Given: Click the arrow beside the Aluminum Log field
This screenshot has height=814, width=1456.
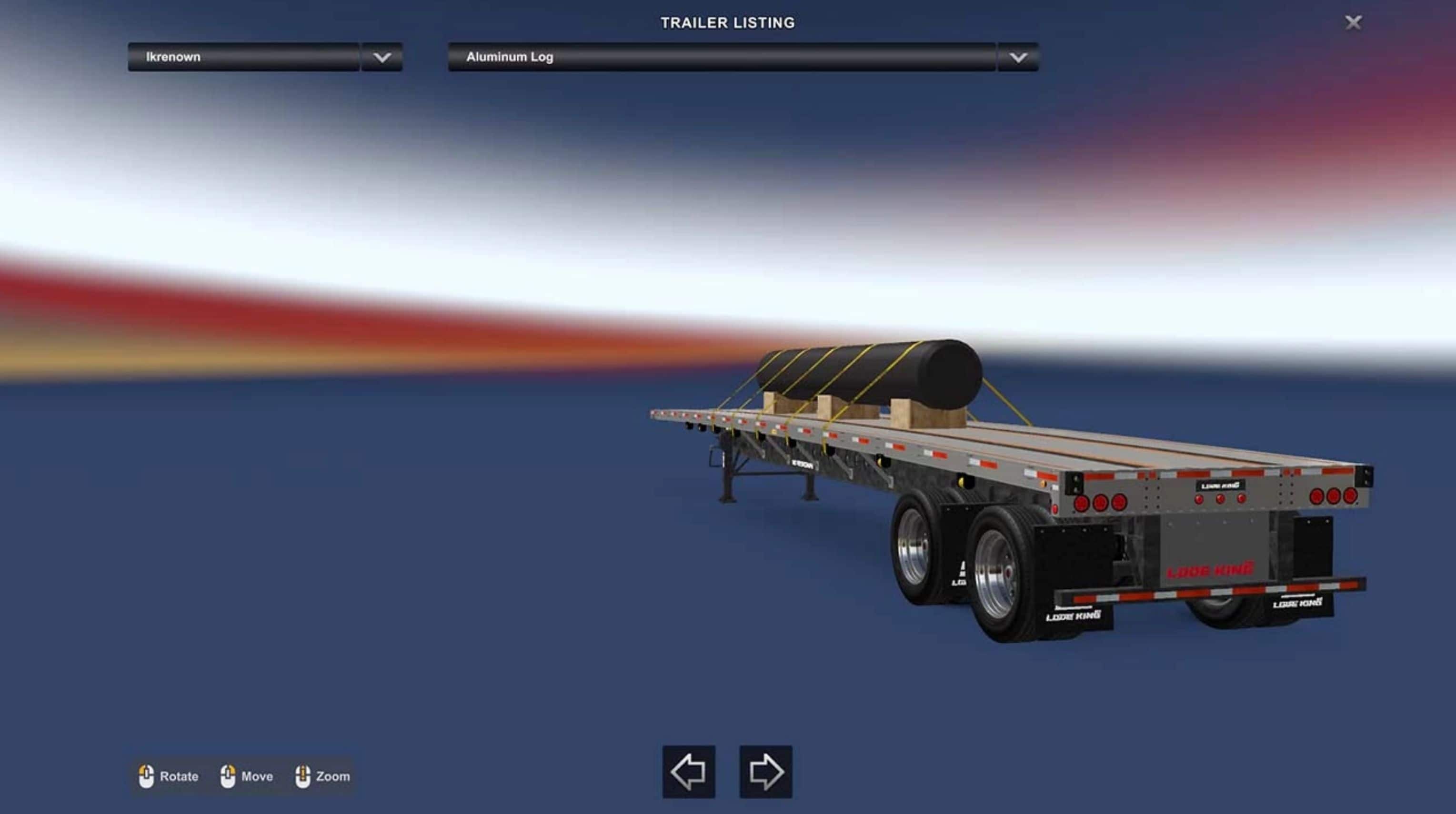Looking at the screenshot, I should pyautogui.click(x=1018, y=57).
